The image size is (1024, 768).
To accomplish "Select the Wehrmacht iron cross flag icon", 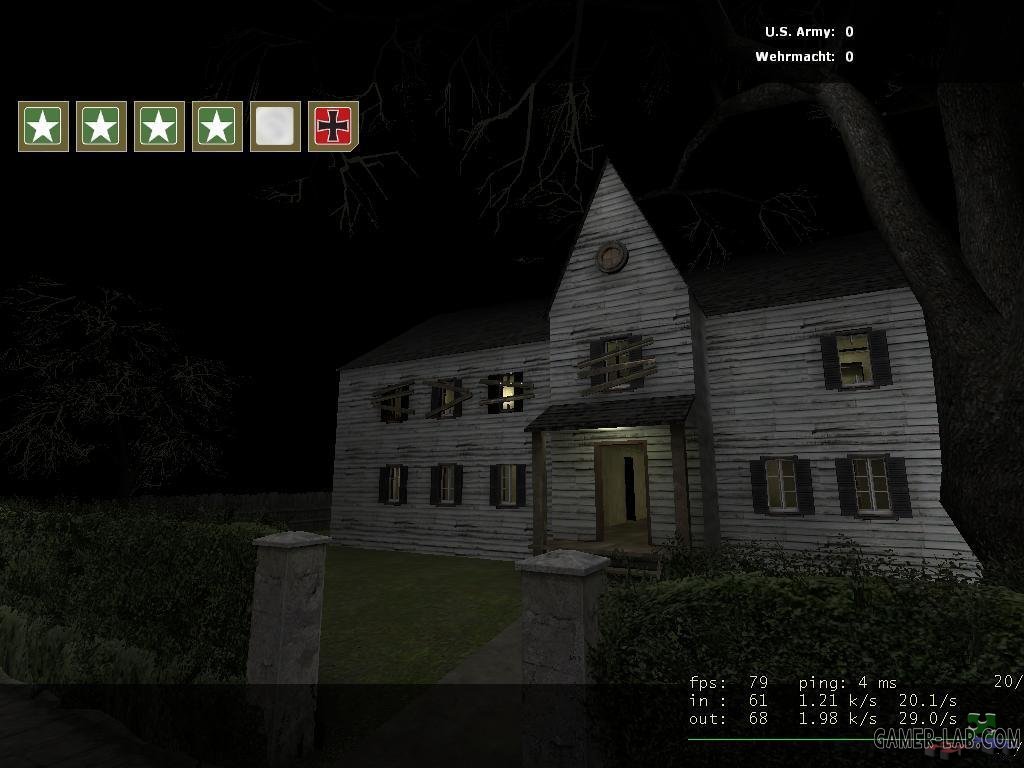I will click(333, 126).
